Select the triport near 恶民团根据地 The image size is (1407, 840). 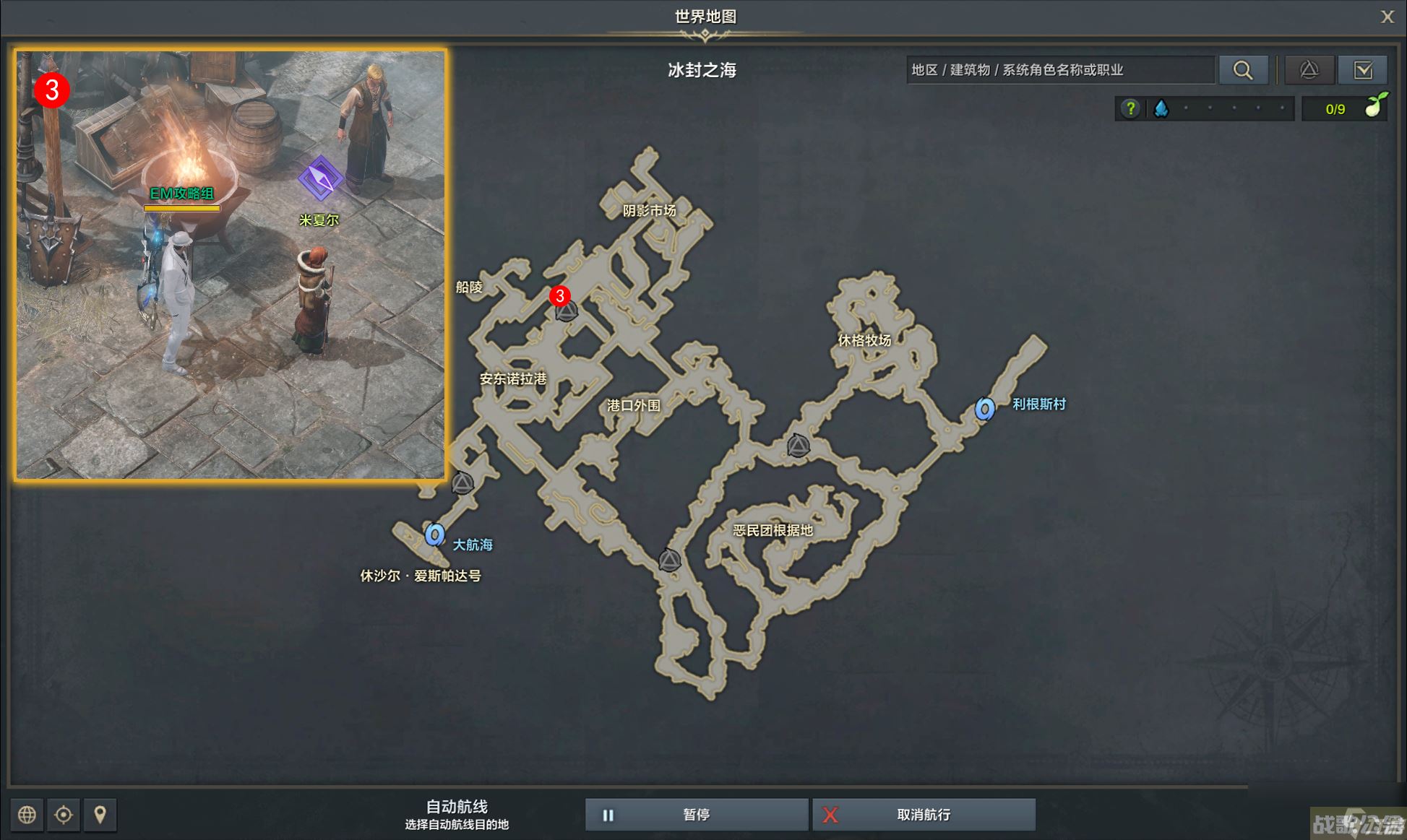670,560
